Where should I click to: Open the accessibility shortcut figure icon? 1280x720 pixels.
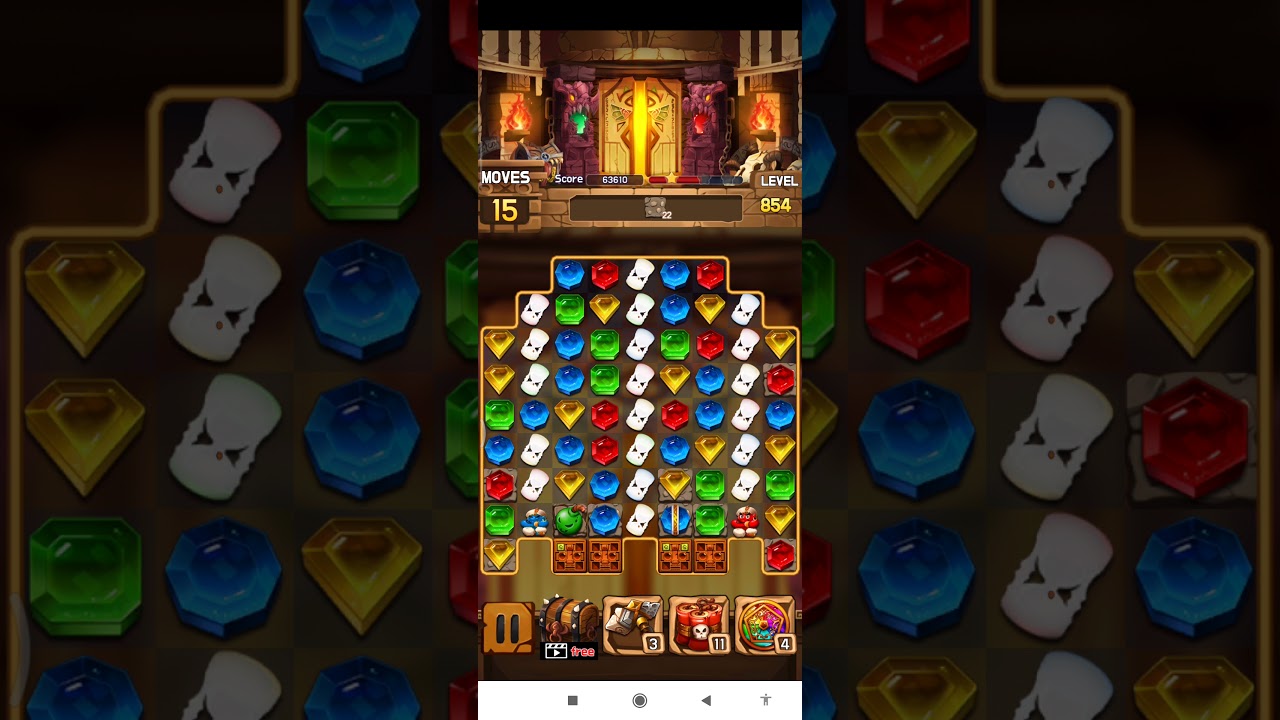click(766, 700)
